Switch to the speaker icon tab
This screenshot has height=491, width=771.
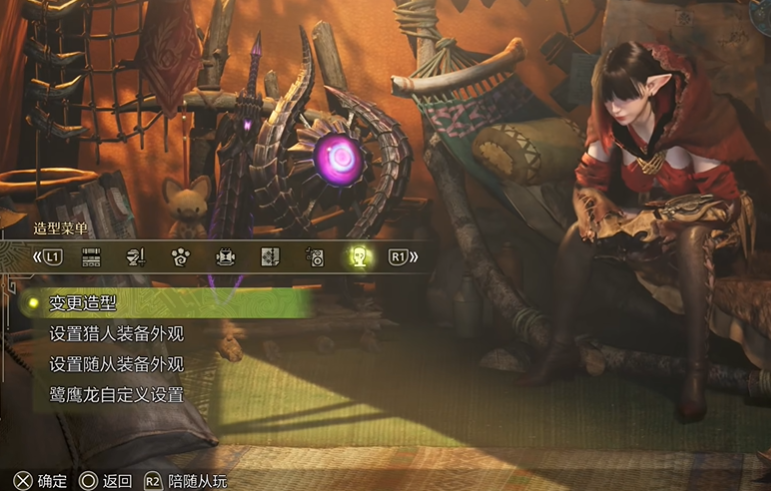(x=315, y=257)
